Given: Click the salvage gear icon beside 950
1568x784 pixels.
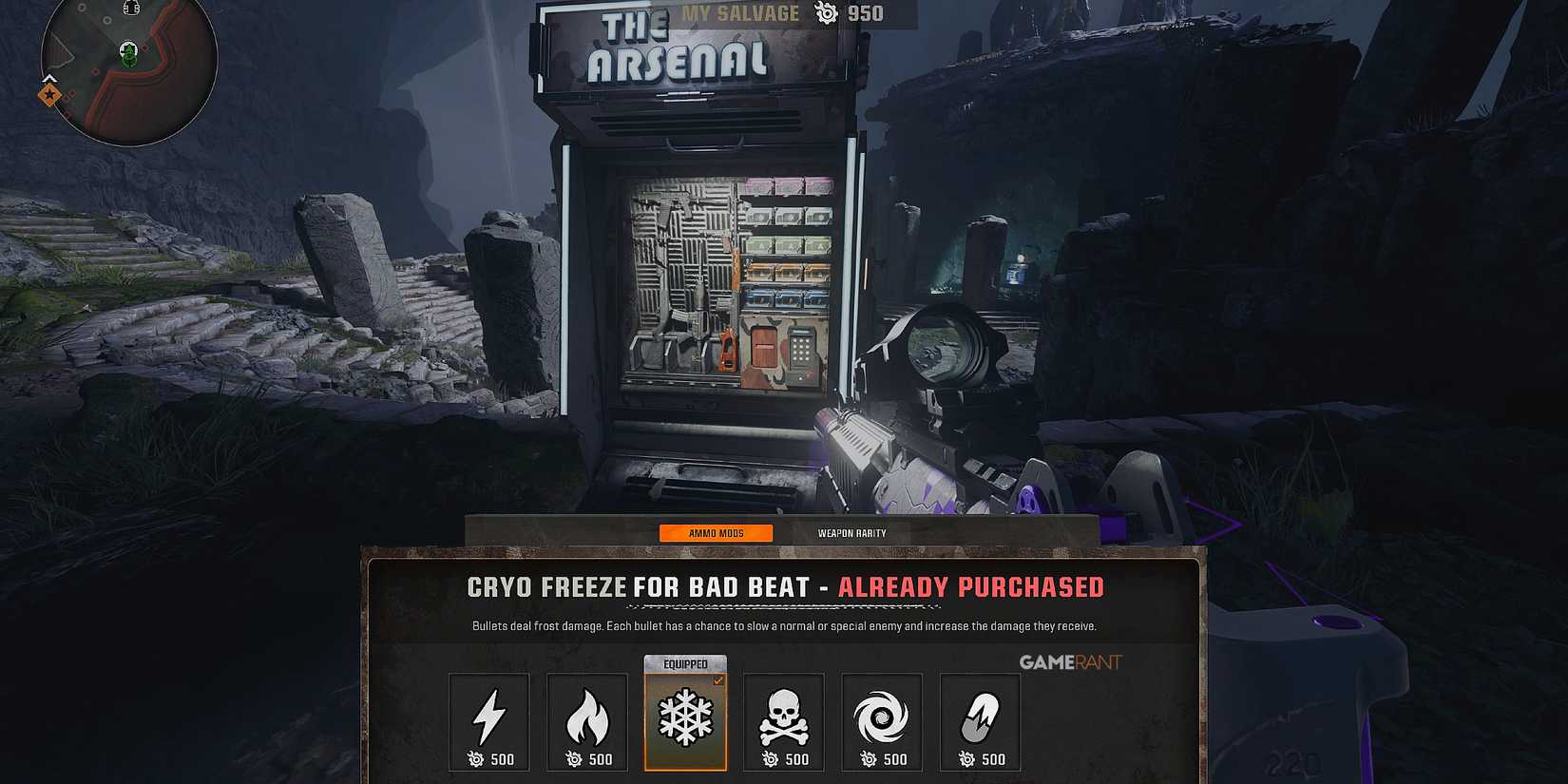Looking at the screenshot, I should 823,13.
